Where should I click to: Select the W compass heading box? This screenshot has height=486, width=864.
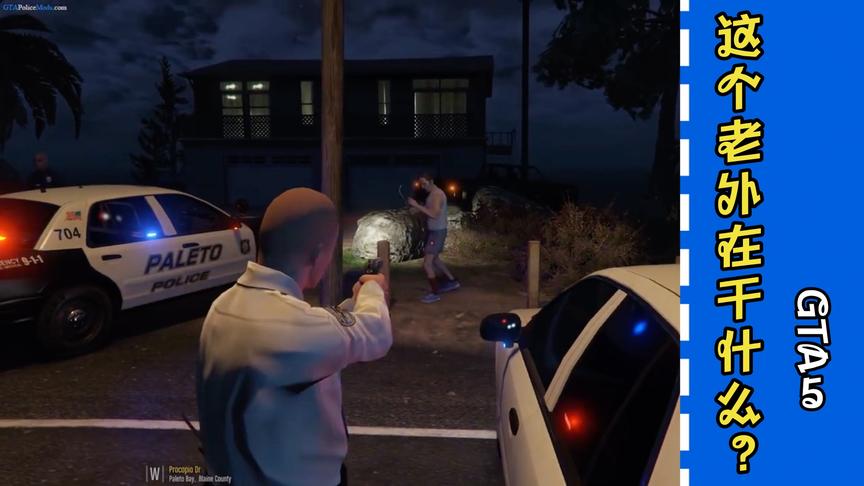155,472
